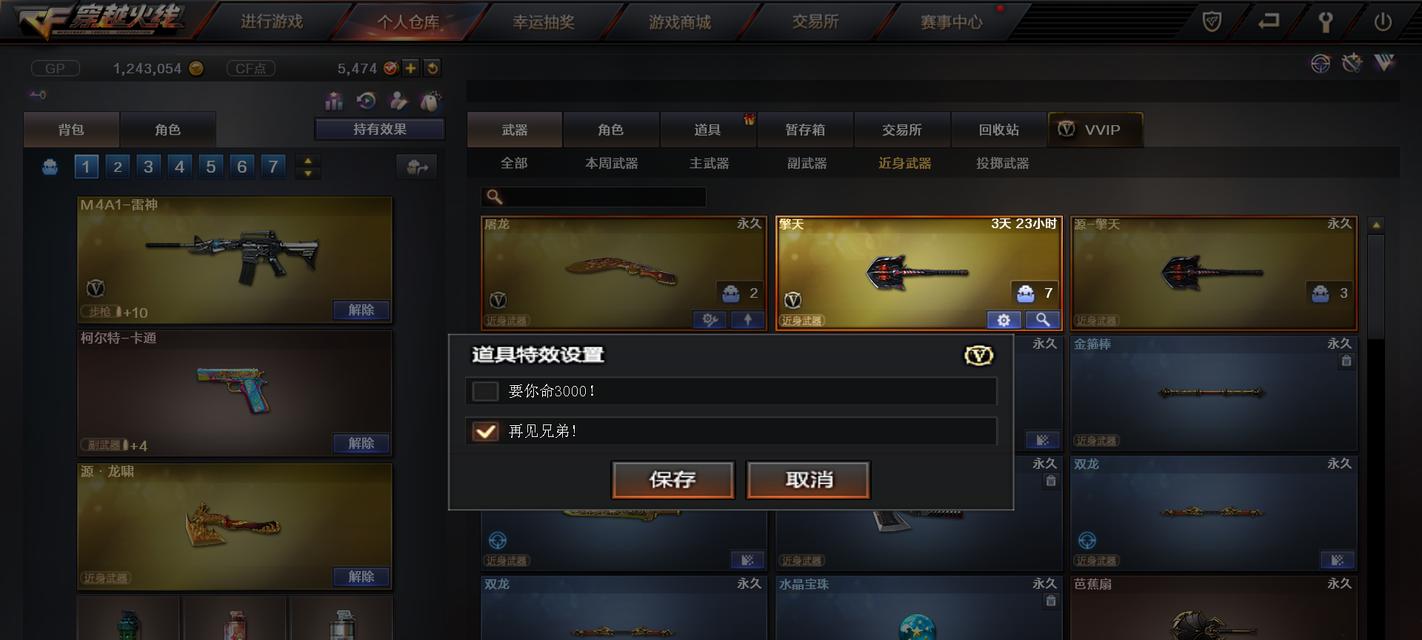Tick the 要你命3000! checkbox

point(486,391)
